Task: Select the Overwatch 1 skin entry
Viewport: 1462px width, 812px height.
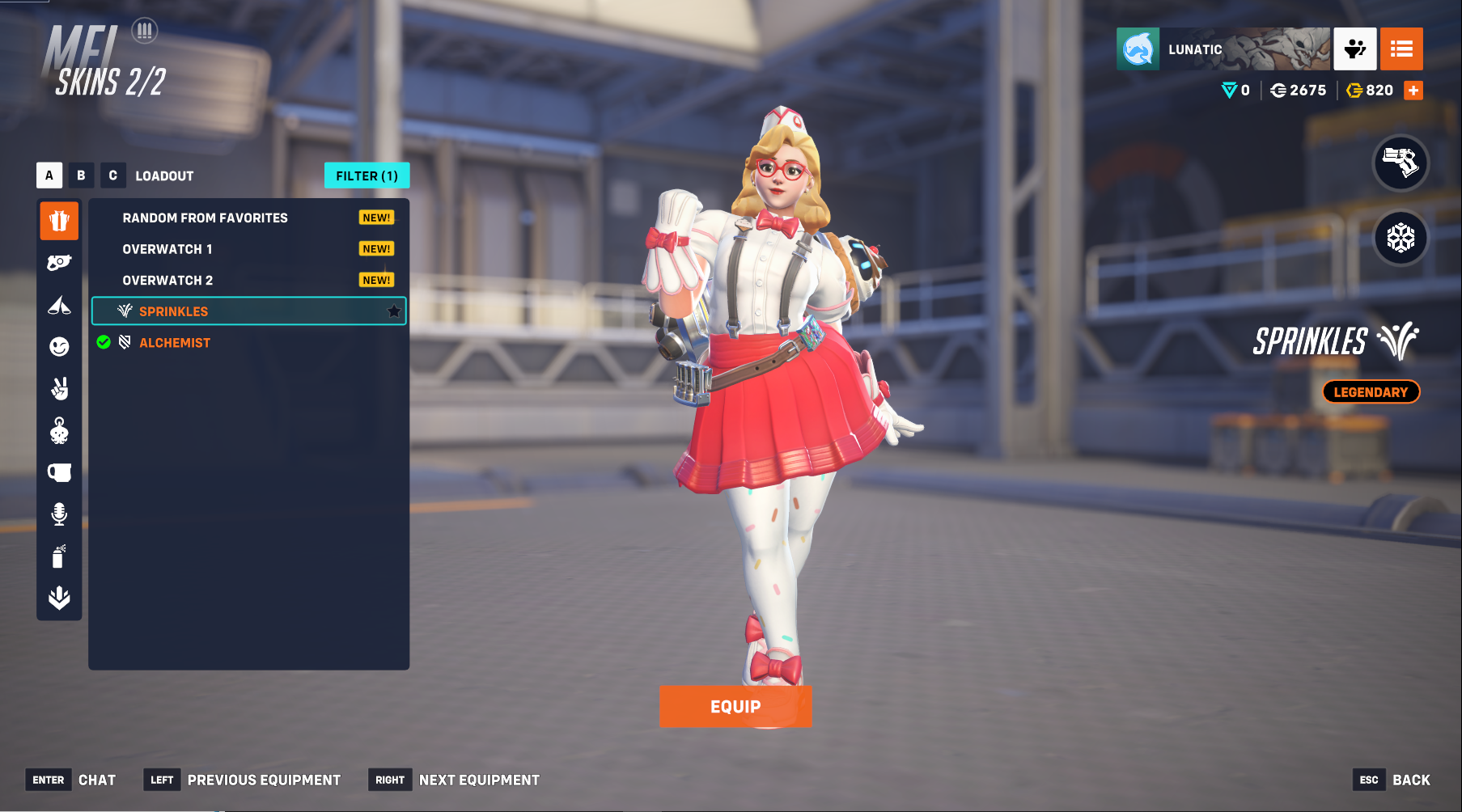Action: [167, 249]
